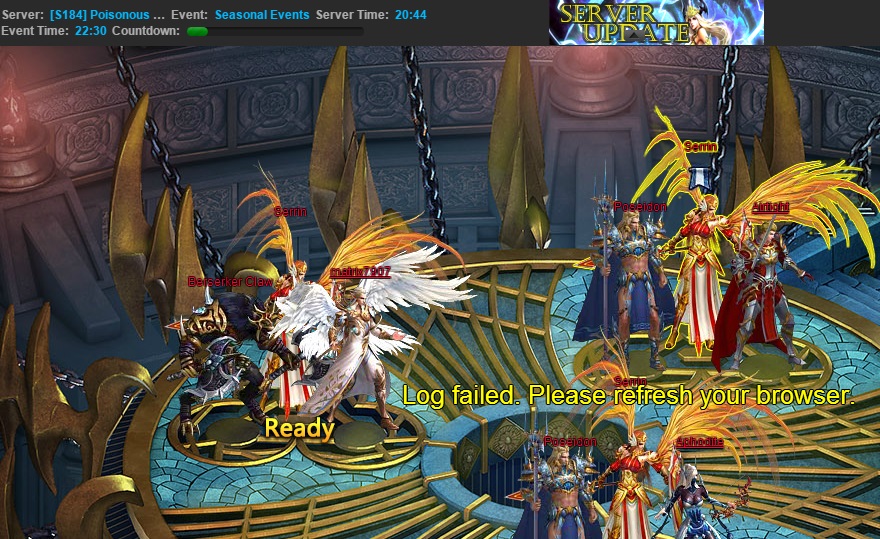880x539 pixels.
Task: Select the S184 Poisonous server name
Action: 107,15
